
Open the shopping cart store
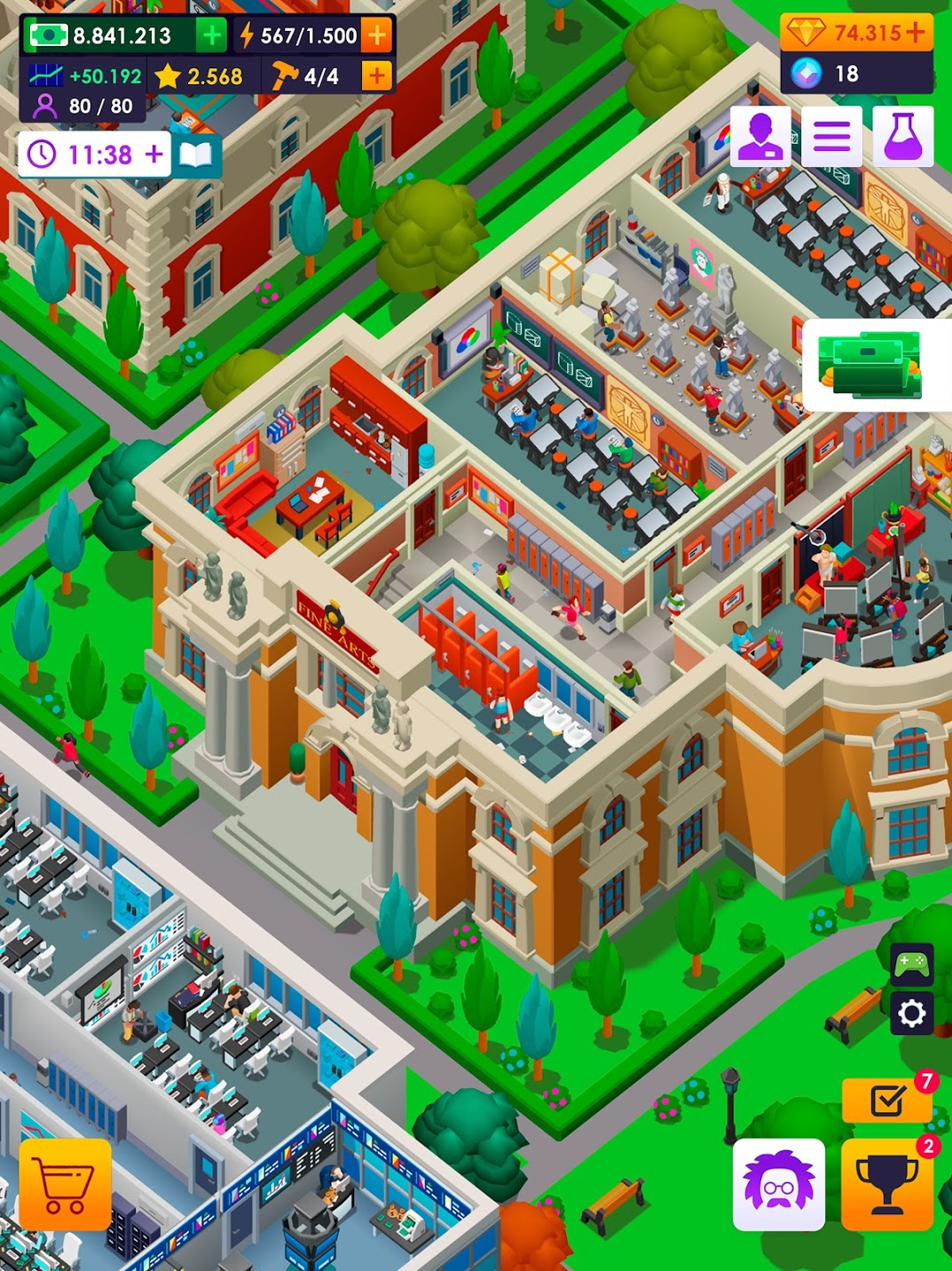tap(66, 1185)
